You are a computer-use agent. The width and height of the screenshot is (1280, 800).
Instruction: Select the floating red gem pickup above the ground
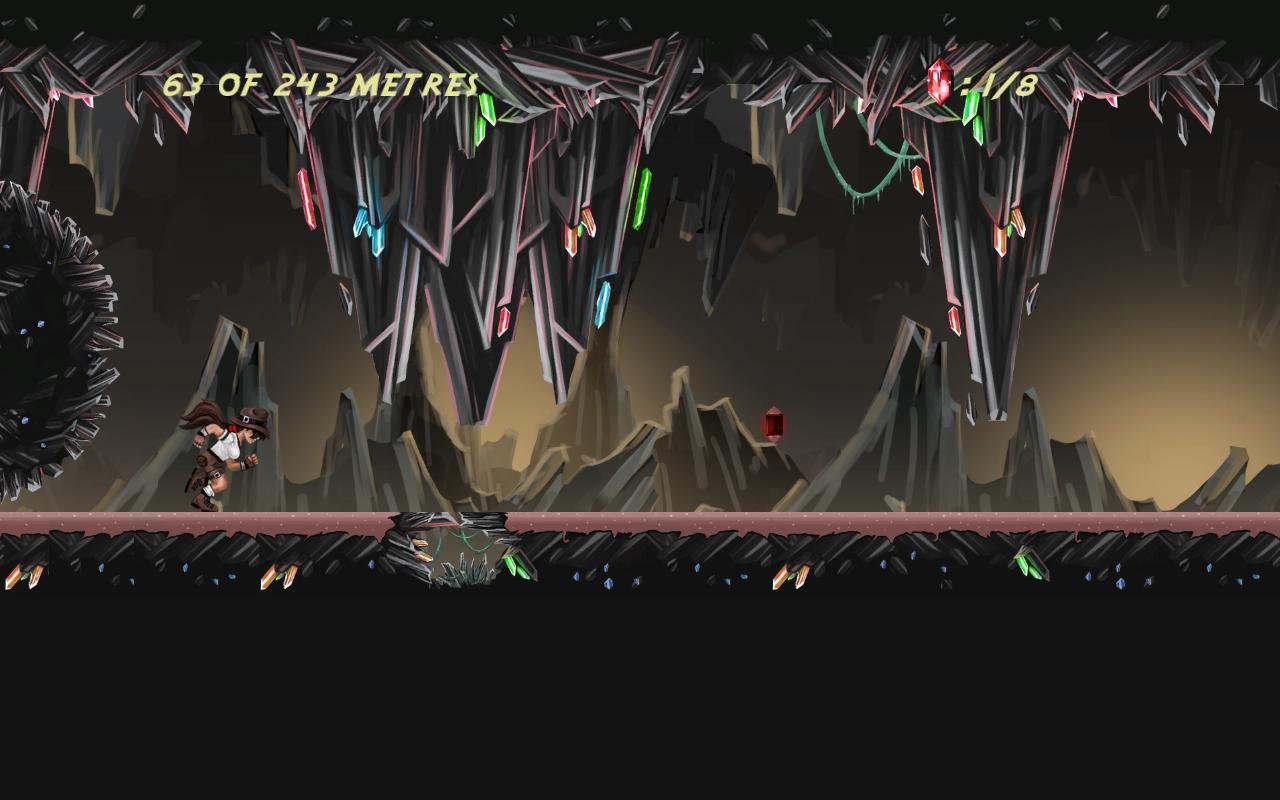(775, 422)
